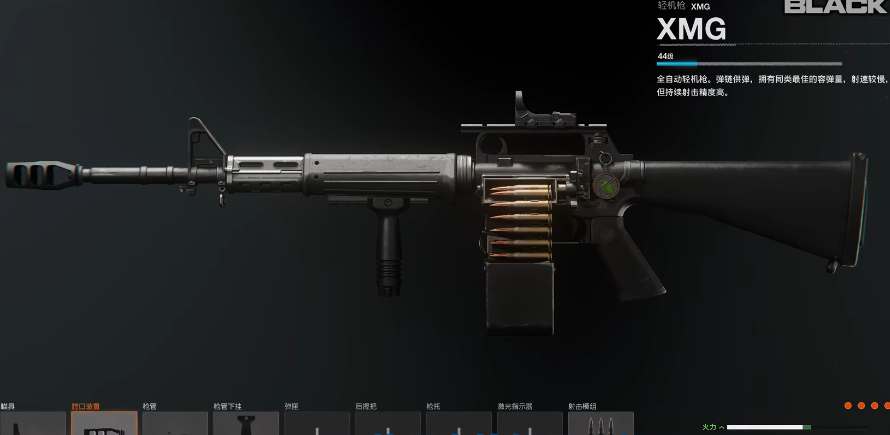Select the 射击模组 fire mod slot
The image size is (890, 435).
click(x=601, y=423)
